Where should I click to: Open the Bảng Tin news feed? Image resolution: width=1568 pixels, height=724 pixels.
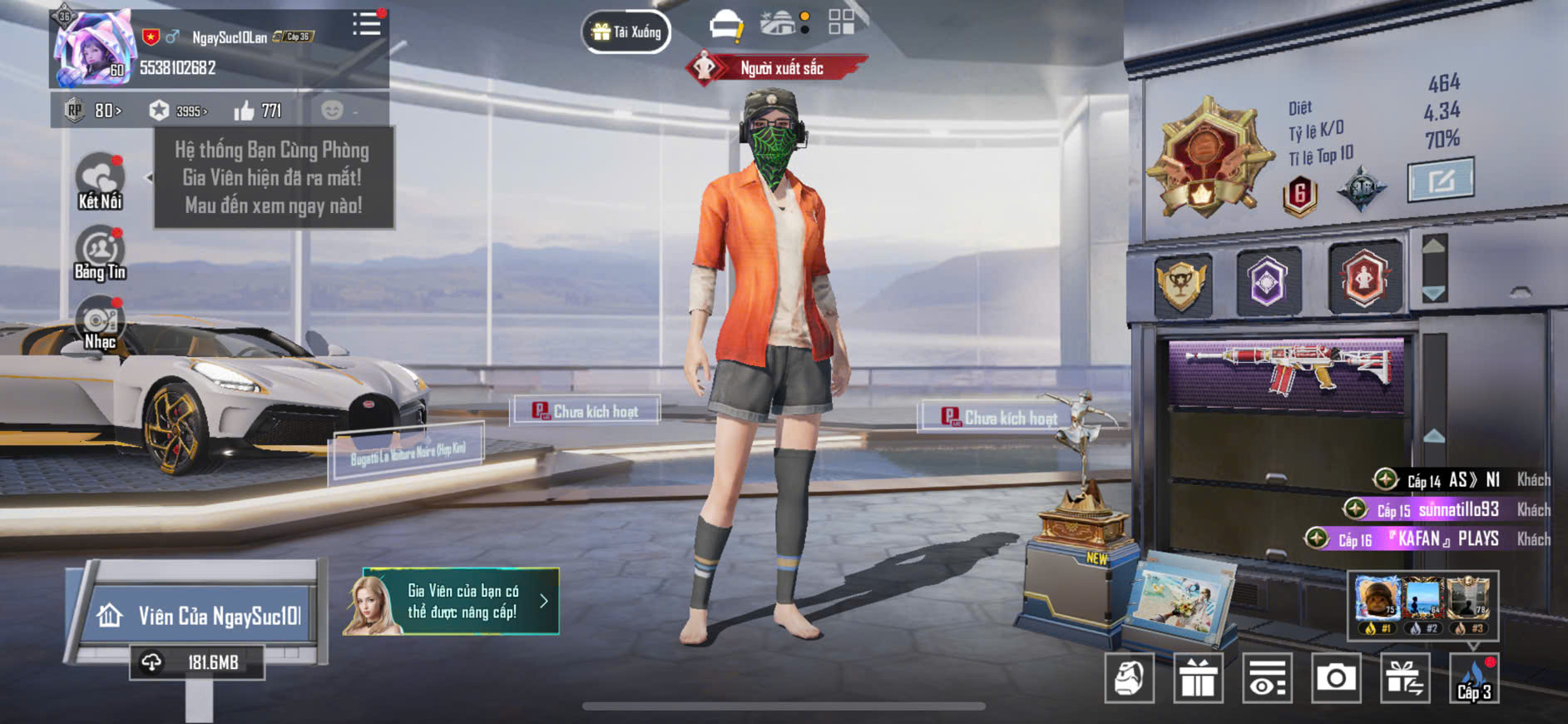(x=100, y=253)
